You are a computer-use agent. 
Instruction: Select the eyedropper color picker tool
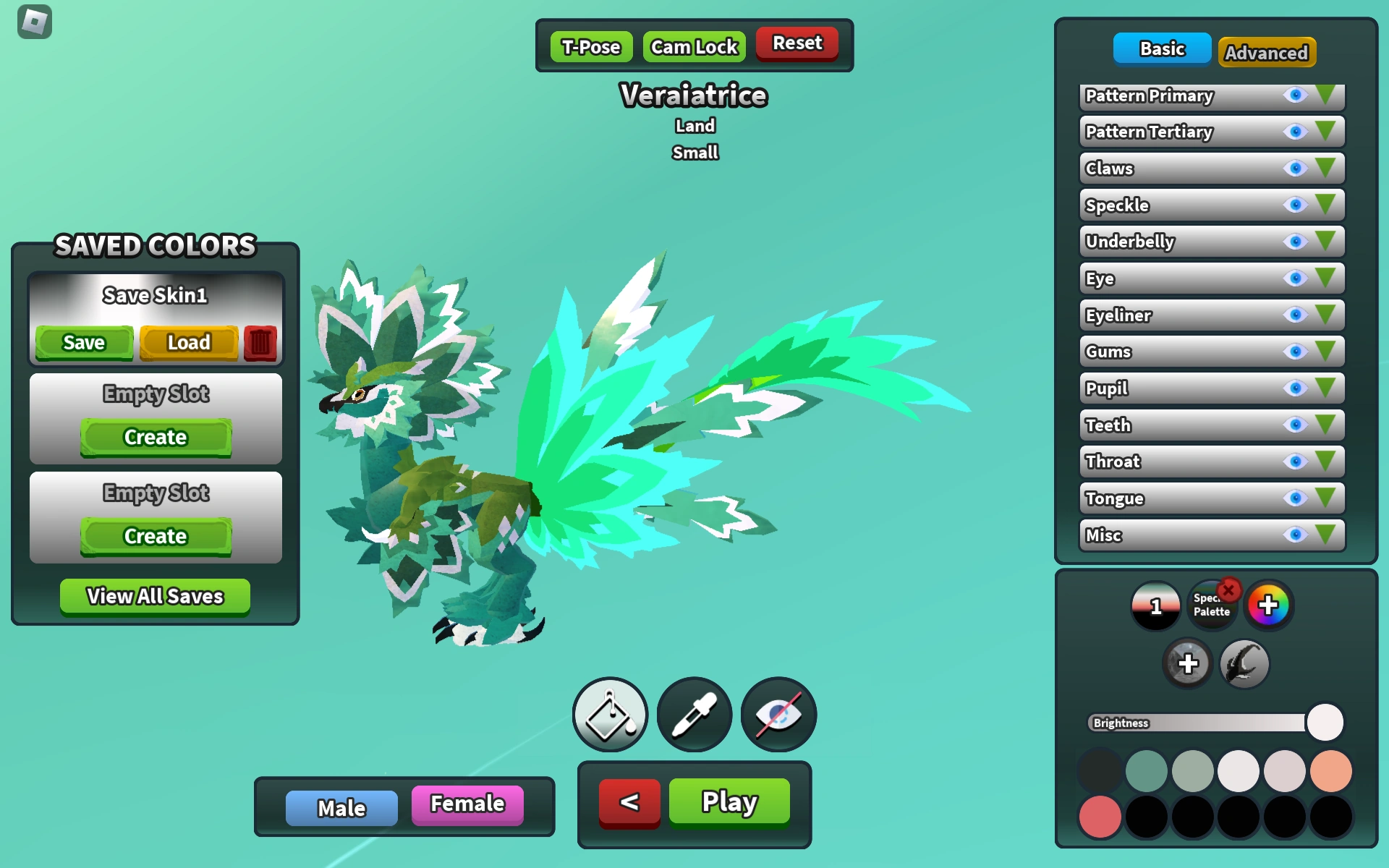click(x=694, y=714)
